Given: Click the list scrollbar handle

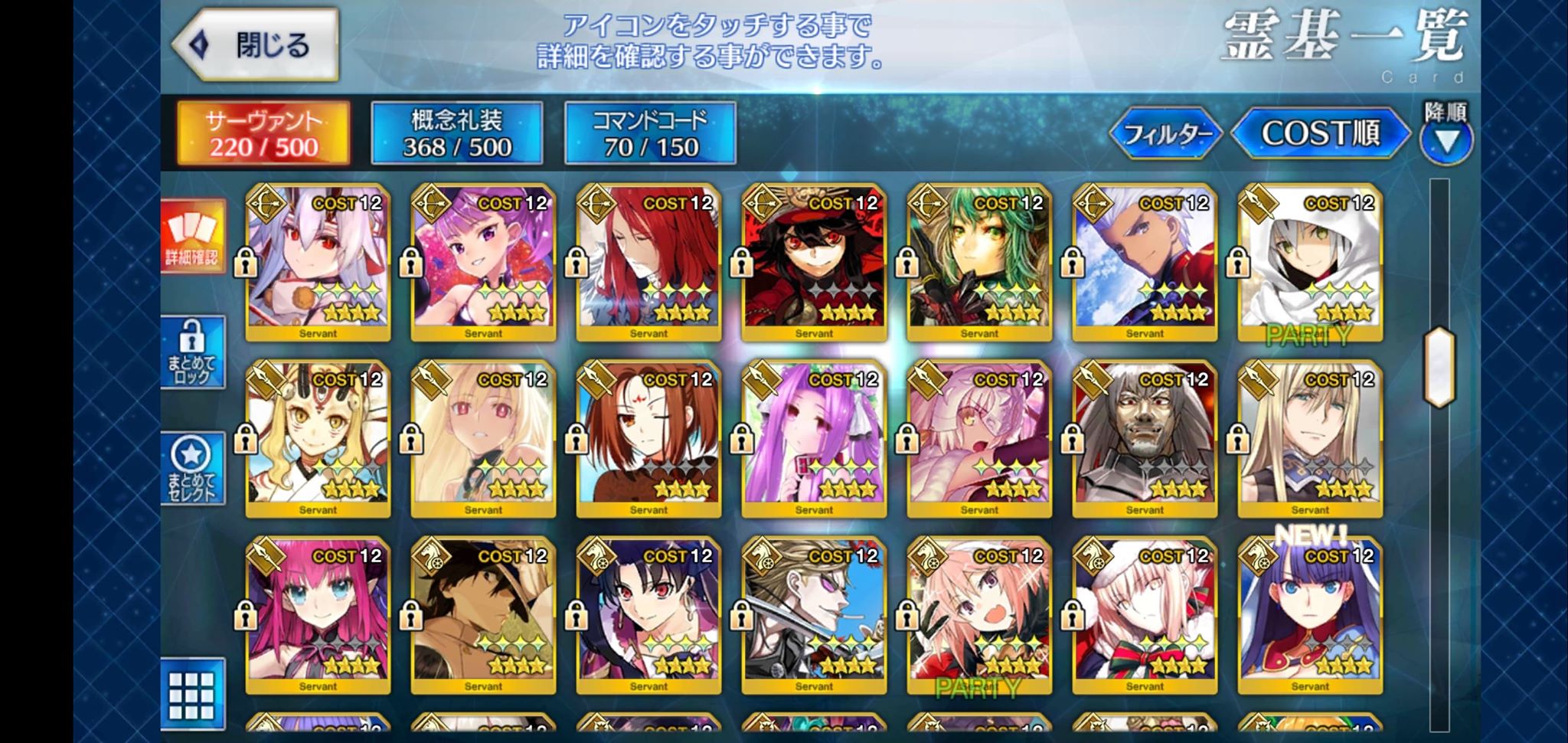Looking at the screenshot, I should [1439, 367].
